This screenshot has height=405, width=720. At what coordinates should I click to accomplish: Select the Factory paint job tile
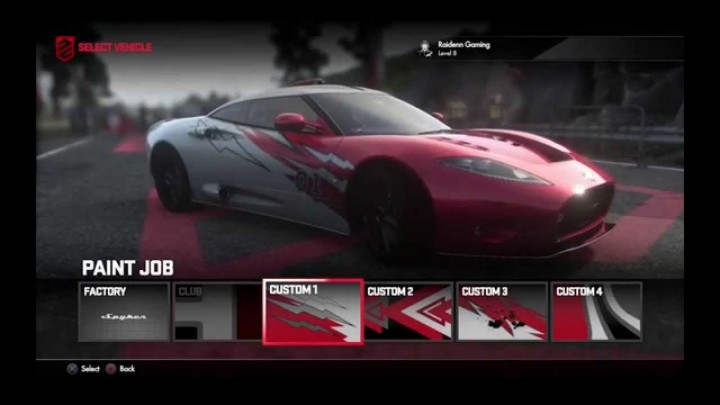click(123, 312)
